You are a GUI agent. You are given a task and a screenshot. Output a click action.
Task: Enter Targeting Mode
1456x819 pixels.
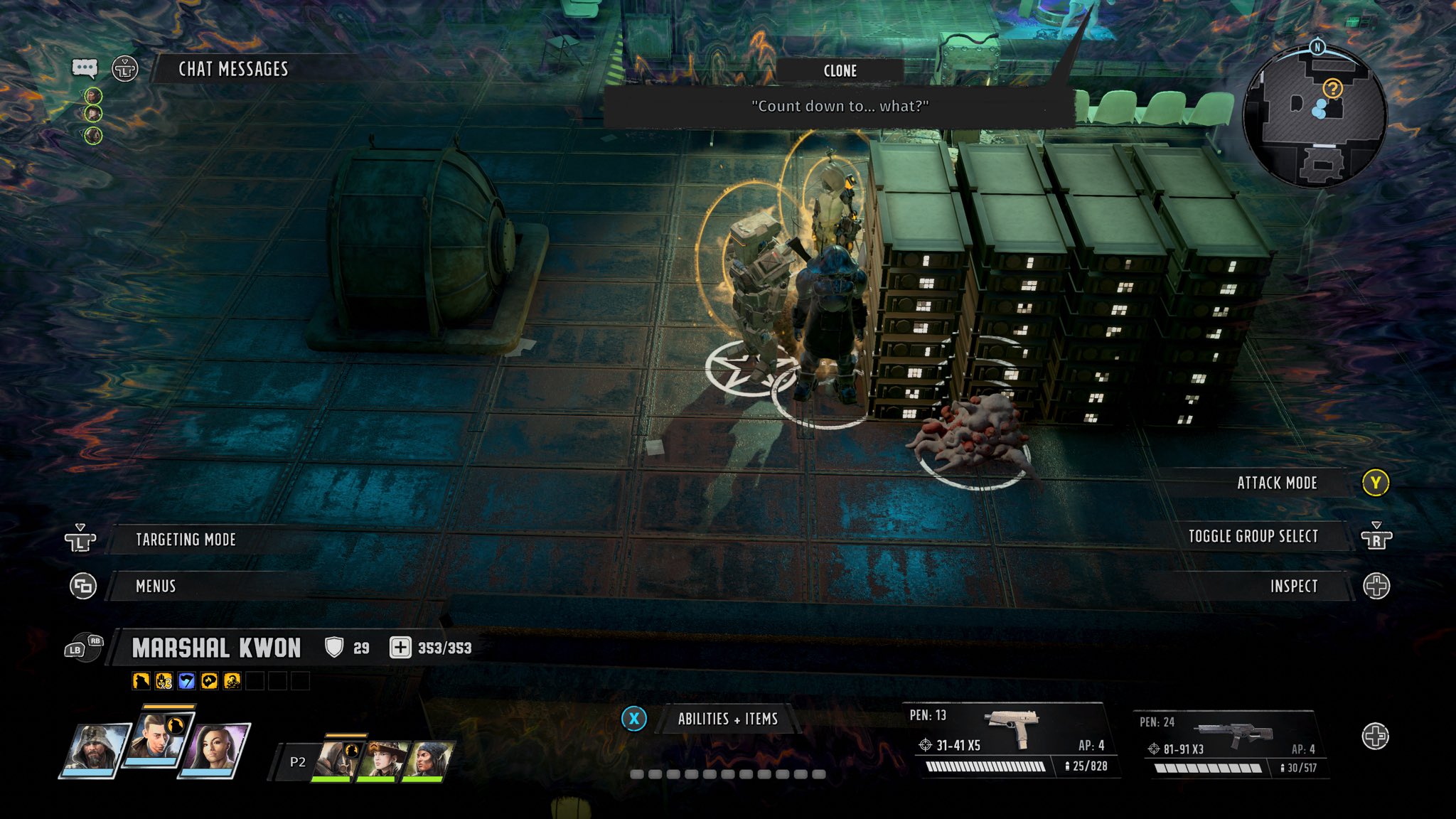[186, 540]
